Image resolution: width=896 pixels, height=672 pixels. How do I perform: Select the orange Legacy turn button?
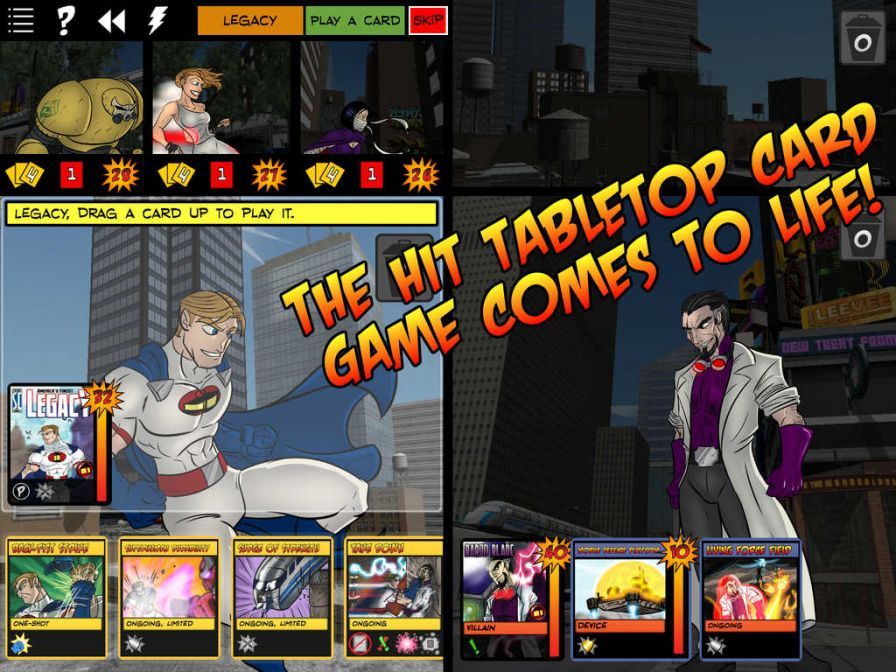pyautogui.click(x=249, y=21)
